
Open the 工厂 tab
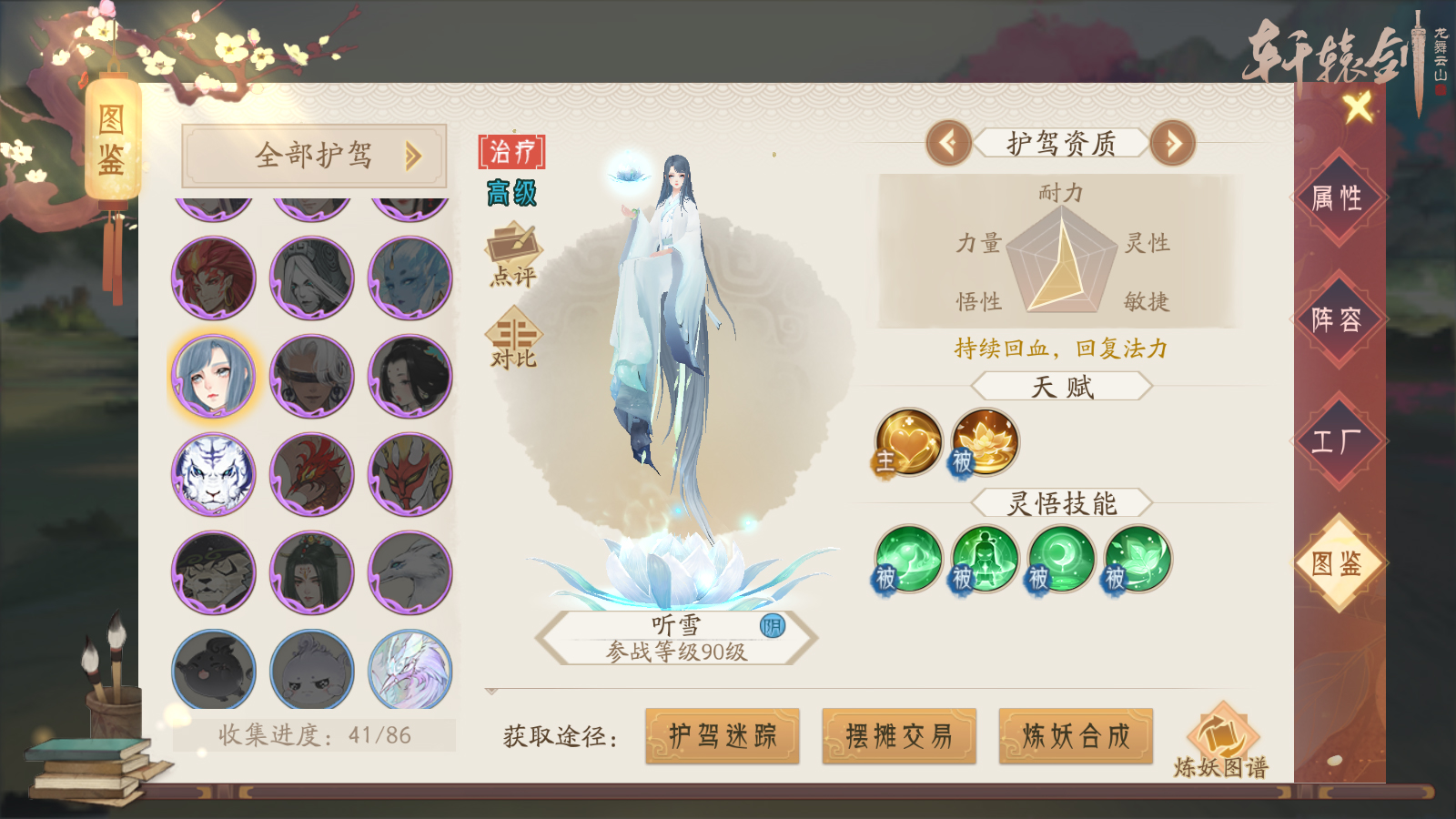(x=1336, y=441)
